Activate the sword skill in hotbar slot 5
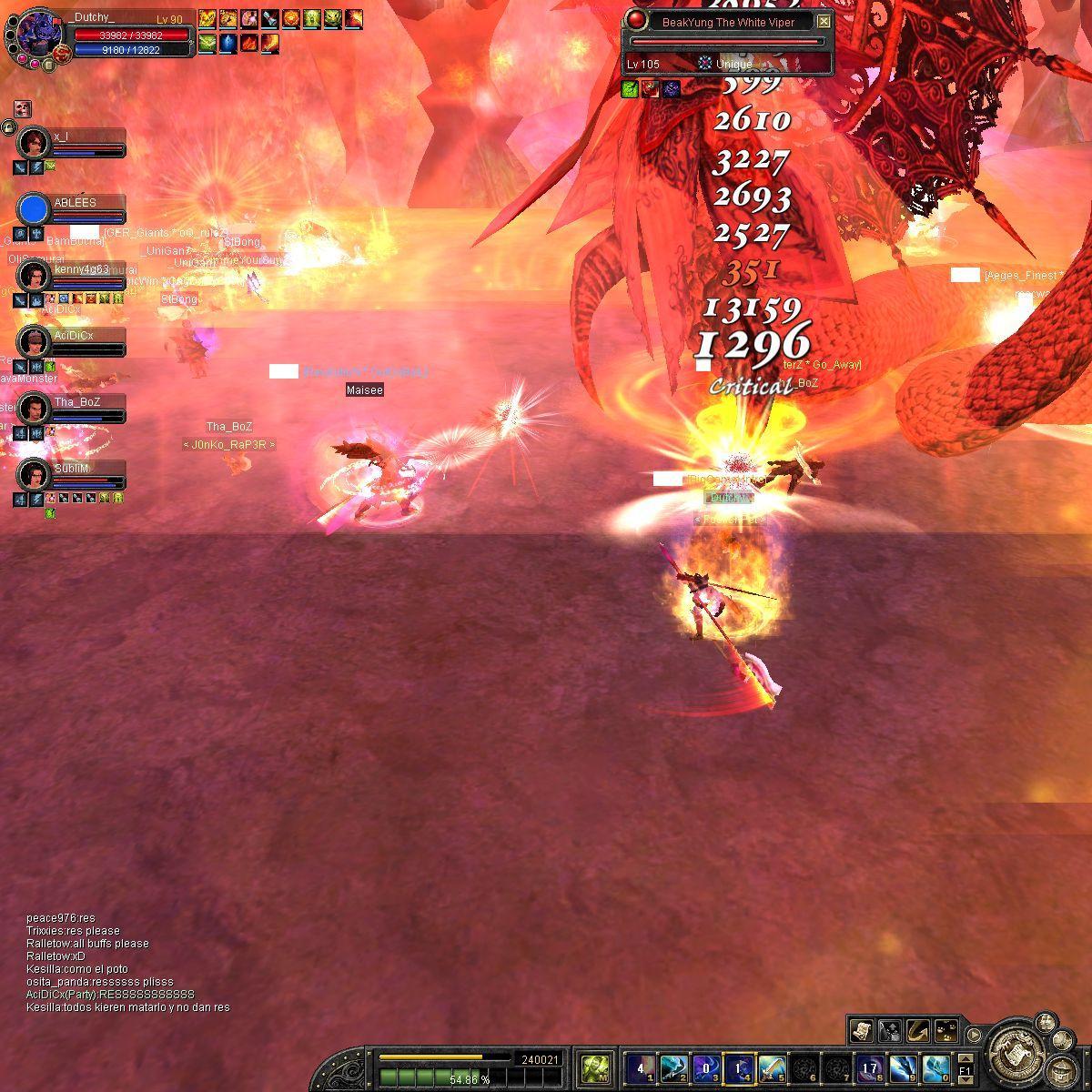The width and height of the screenshot is (1092, 1092). pyautogui.click(x=772, y=1067)
